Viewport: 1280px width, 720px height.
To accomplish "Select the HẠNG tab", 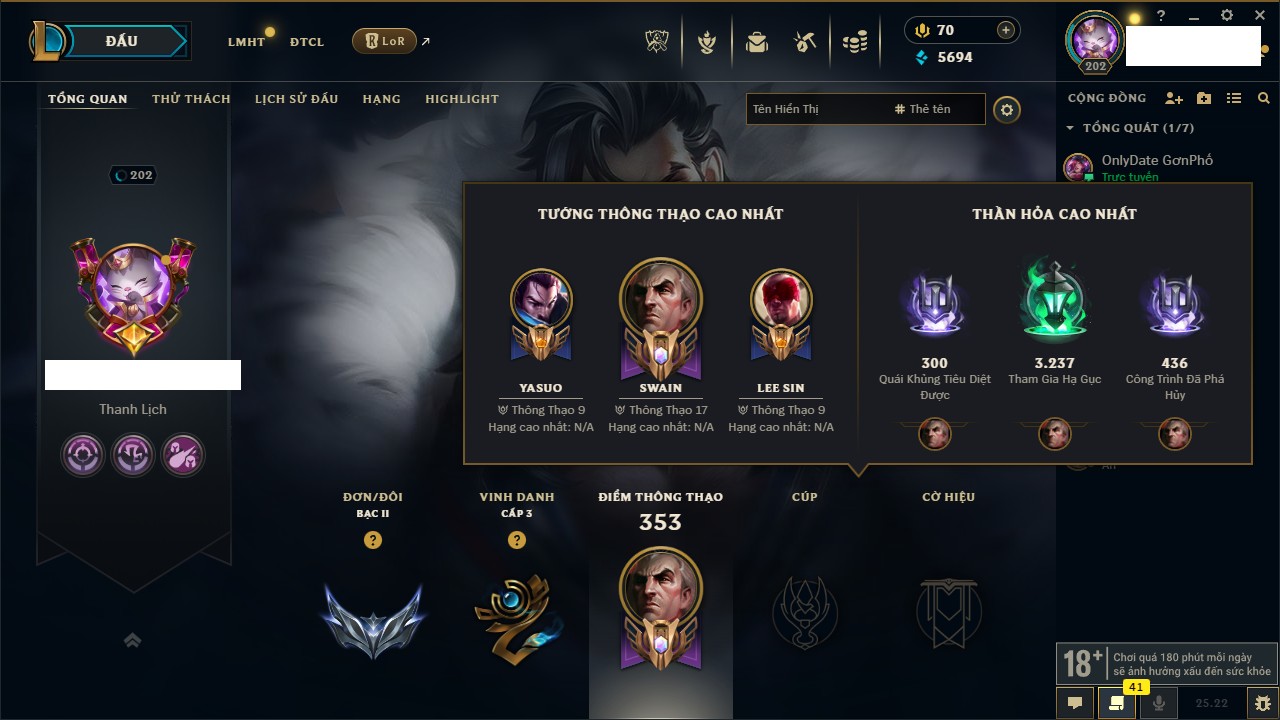I will (381, 99).
